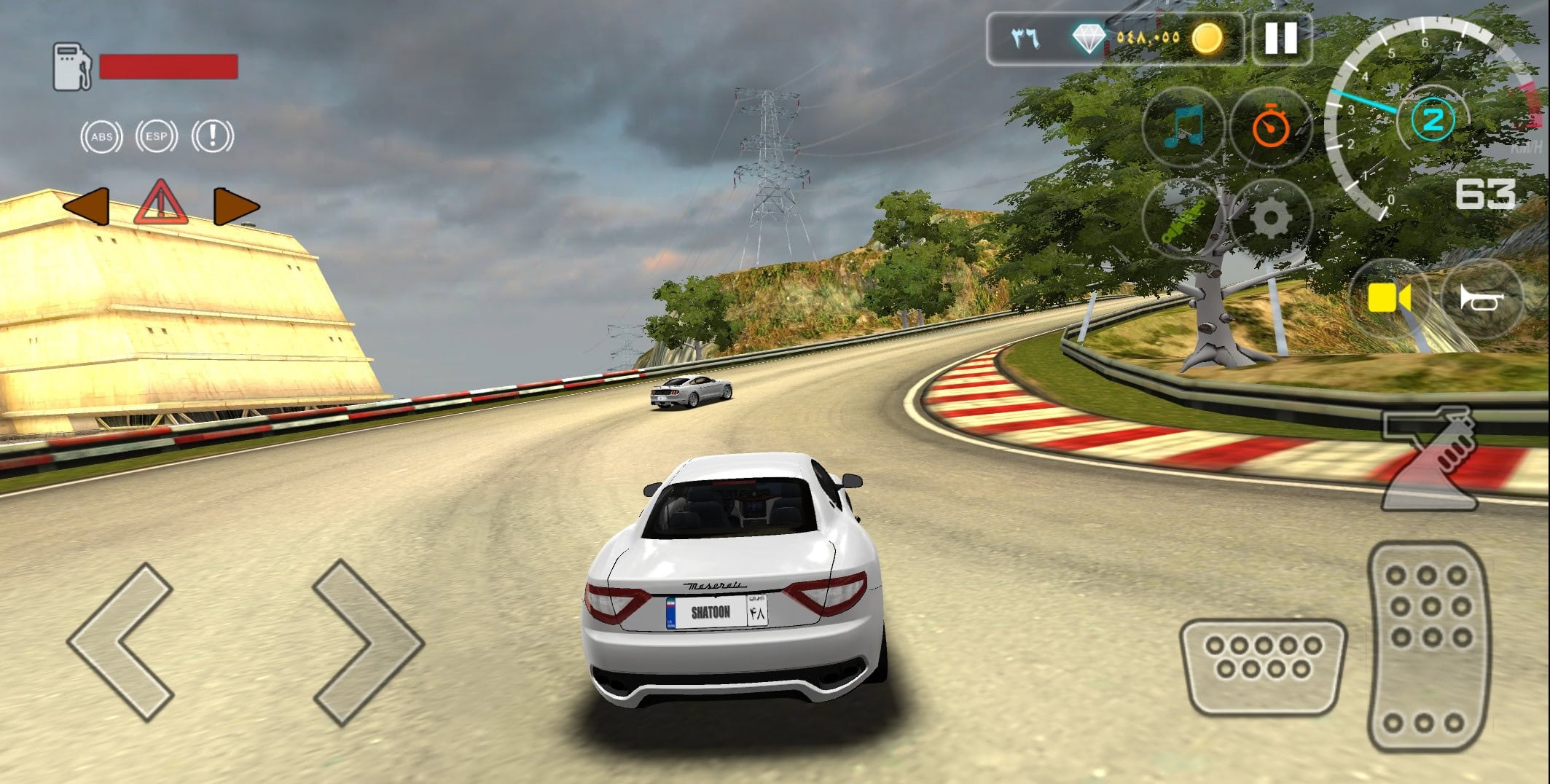The width and height of the screenshot is (1550, 784).
Task: Steer right with the large right chevron
Action: coord(368,643)
